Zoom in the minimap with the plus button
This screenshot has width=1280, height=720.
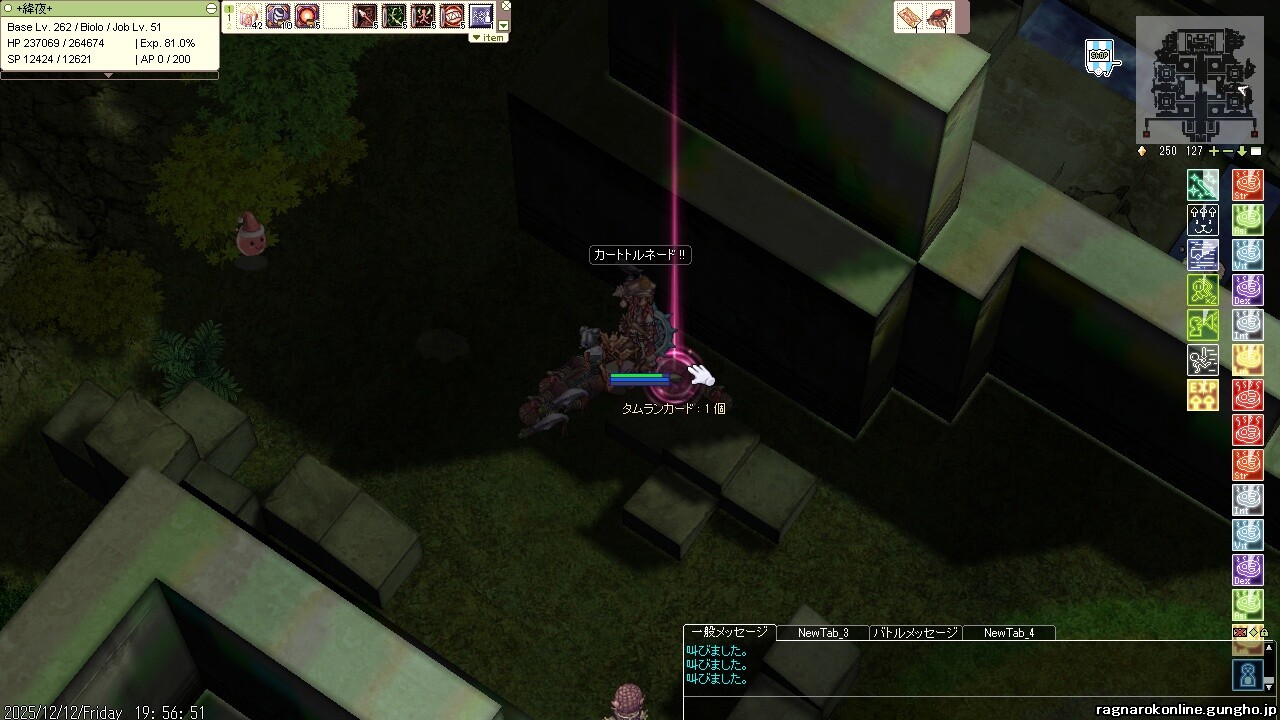pyautogui.click(x=1214, y=151)
